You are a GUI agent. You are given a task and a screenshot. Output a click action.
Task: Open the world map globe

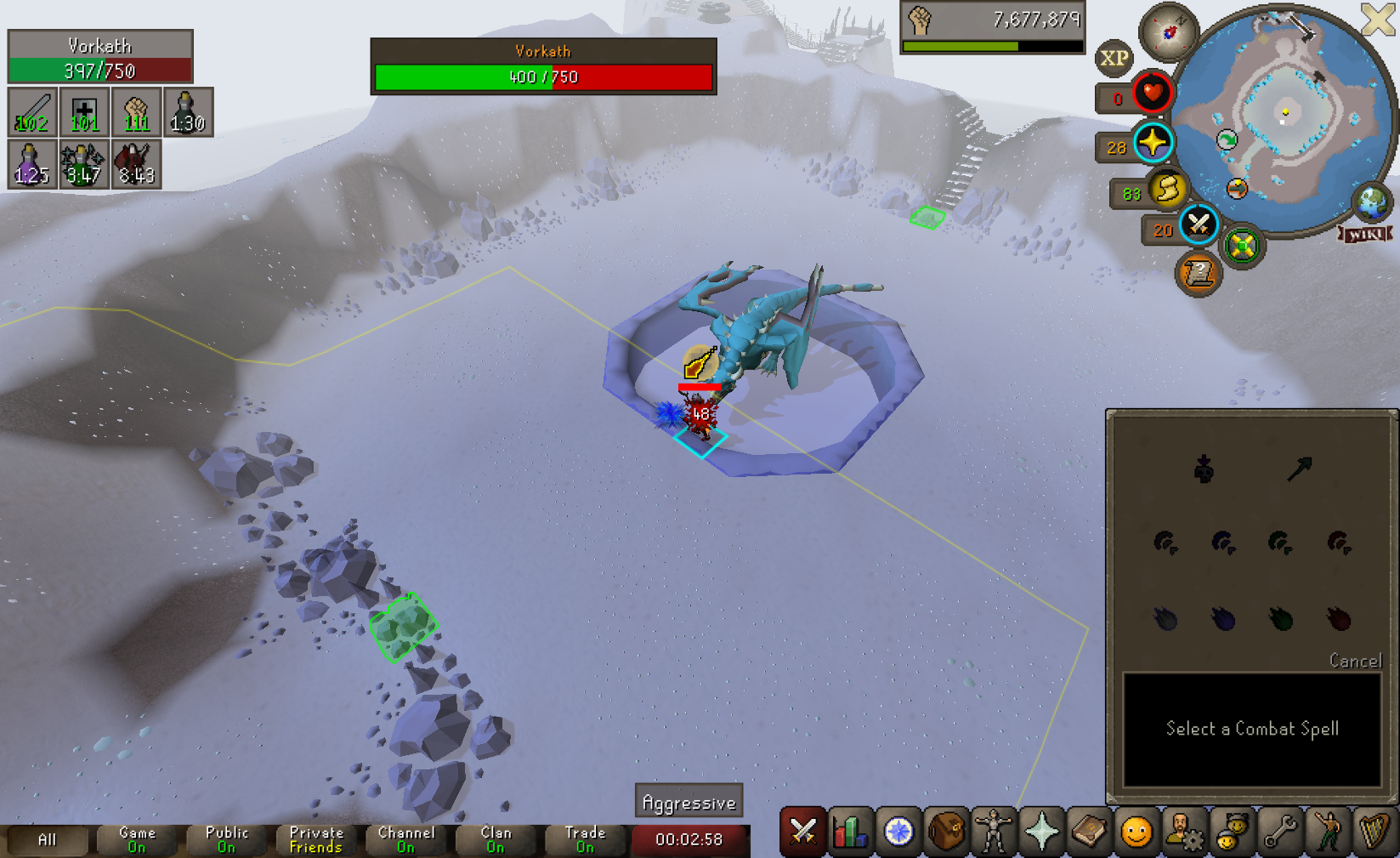[1372, 202]
